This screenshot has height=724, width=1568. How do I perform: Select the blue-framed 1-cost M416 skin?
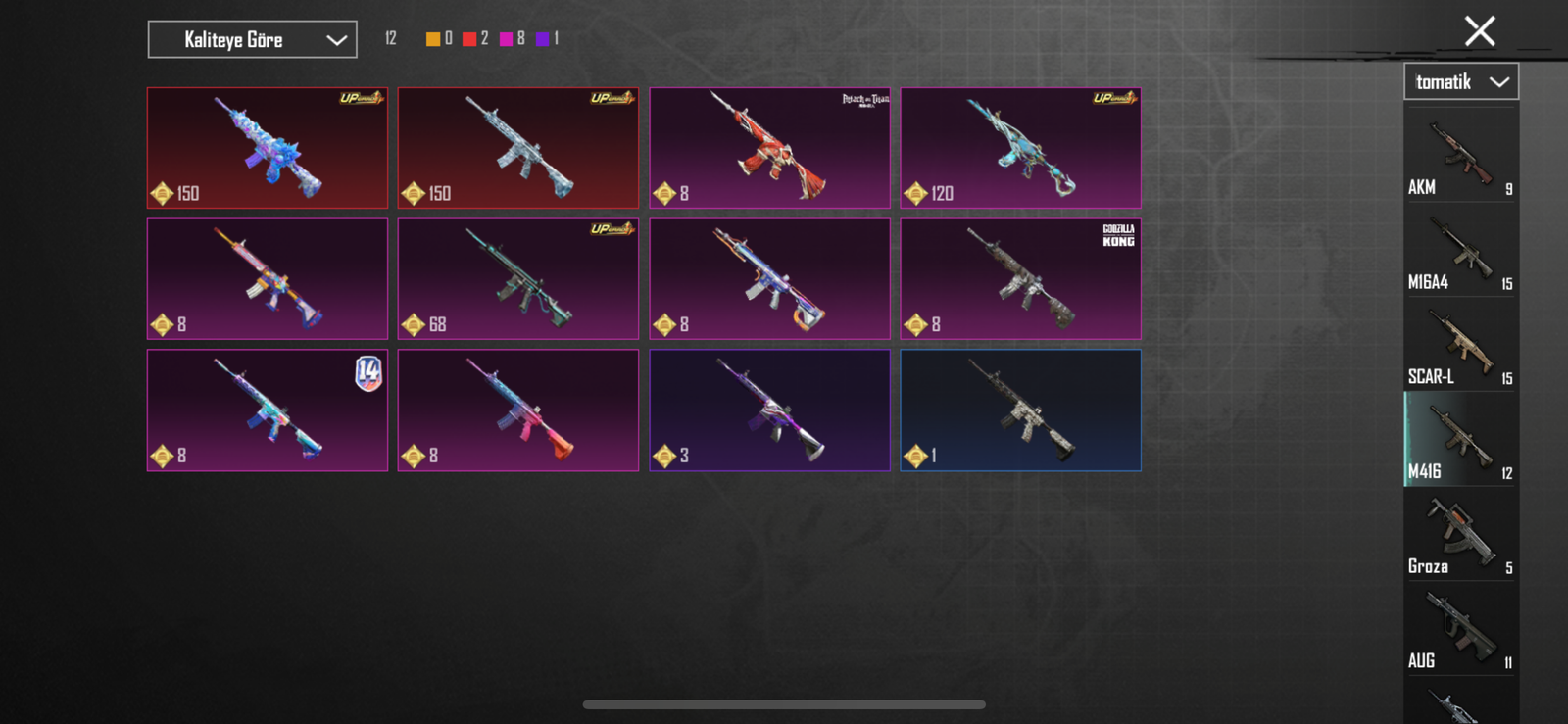pos(1020,410)
